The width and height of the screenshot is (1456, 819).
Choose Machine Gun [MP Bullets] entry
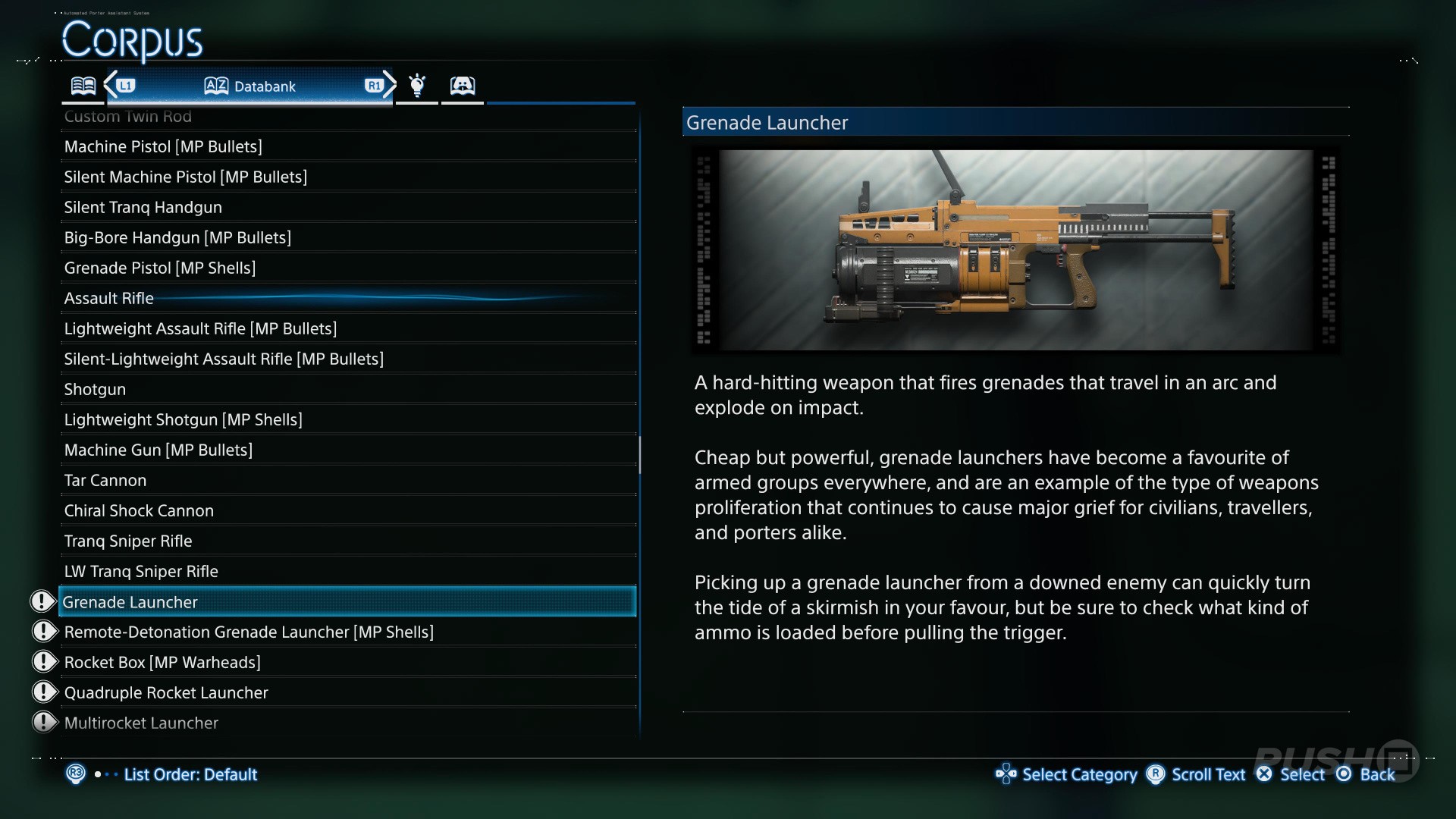[158, 450]
